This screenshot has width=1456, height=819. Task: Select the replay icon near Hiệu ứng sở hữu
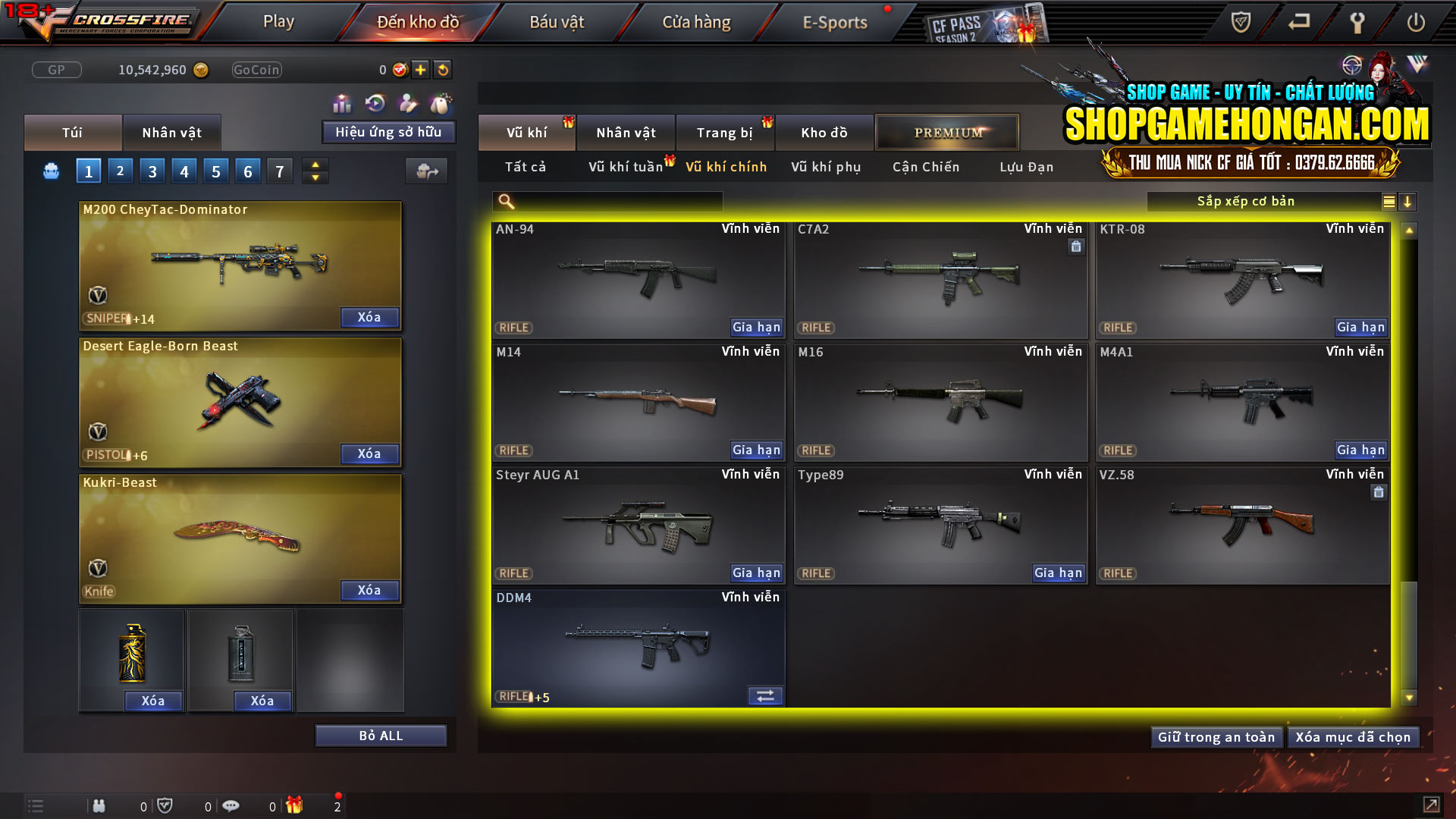[x=375, y=102]
